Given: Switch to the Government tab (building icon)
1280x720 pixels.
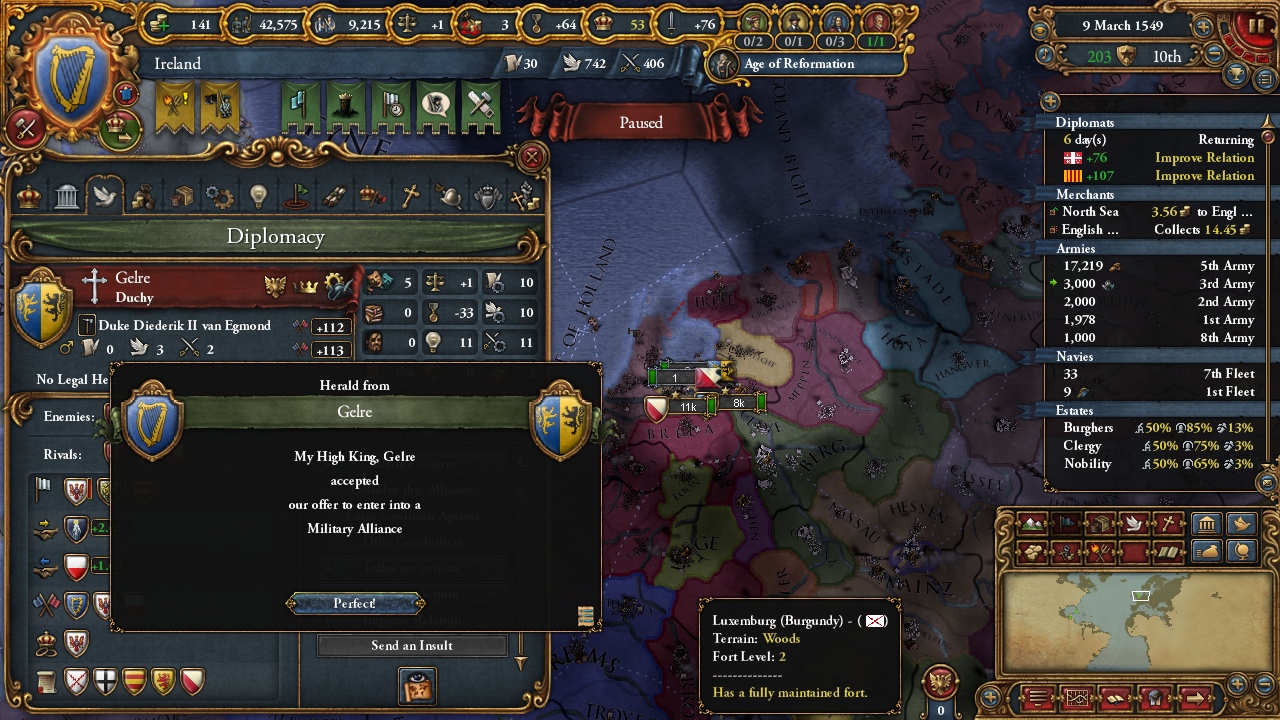Looking at the screenshot, I should (66, 196).
